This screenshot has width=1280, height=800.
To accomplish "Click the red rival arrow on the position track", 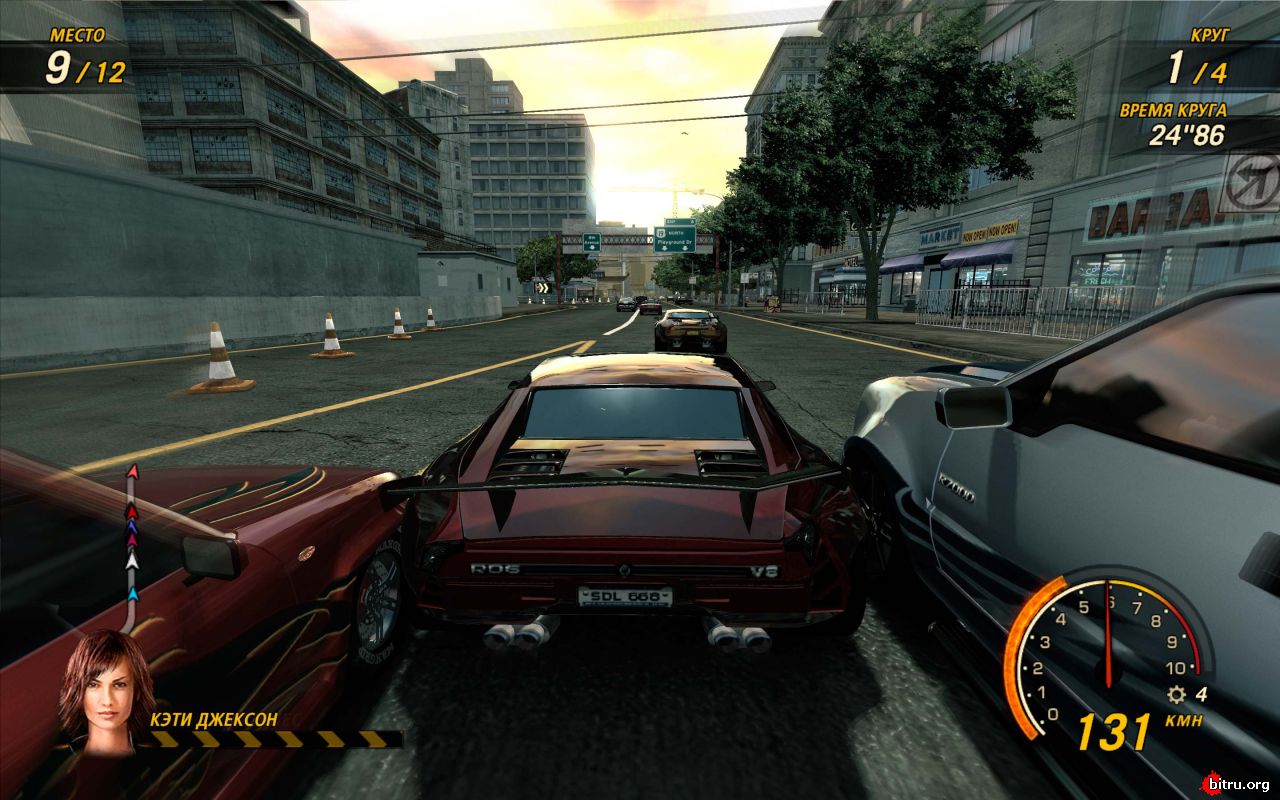I will pos(131,512).
